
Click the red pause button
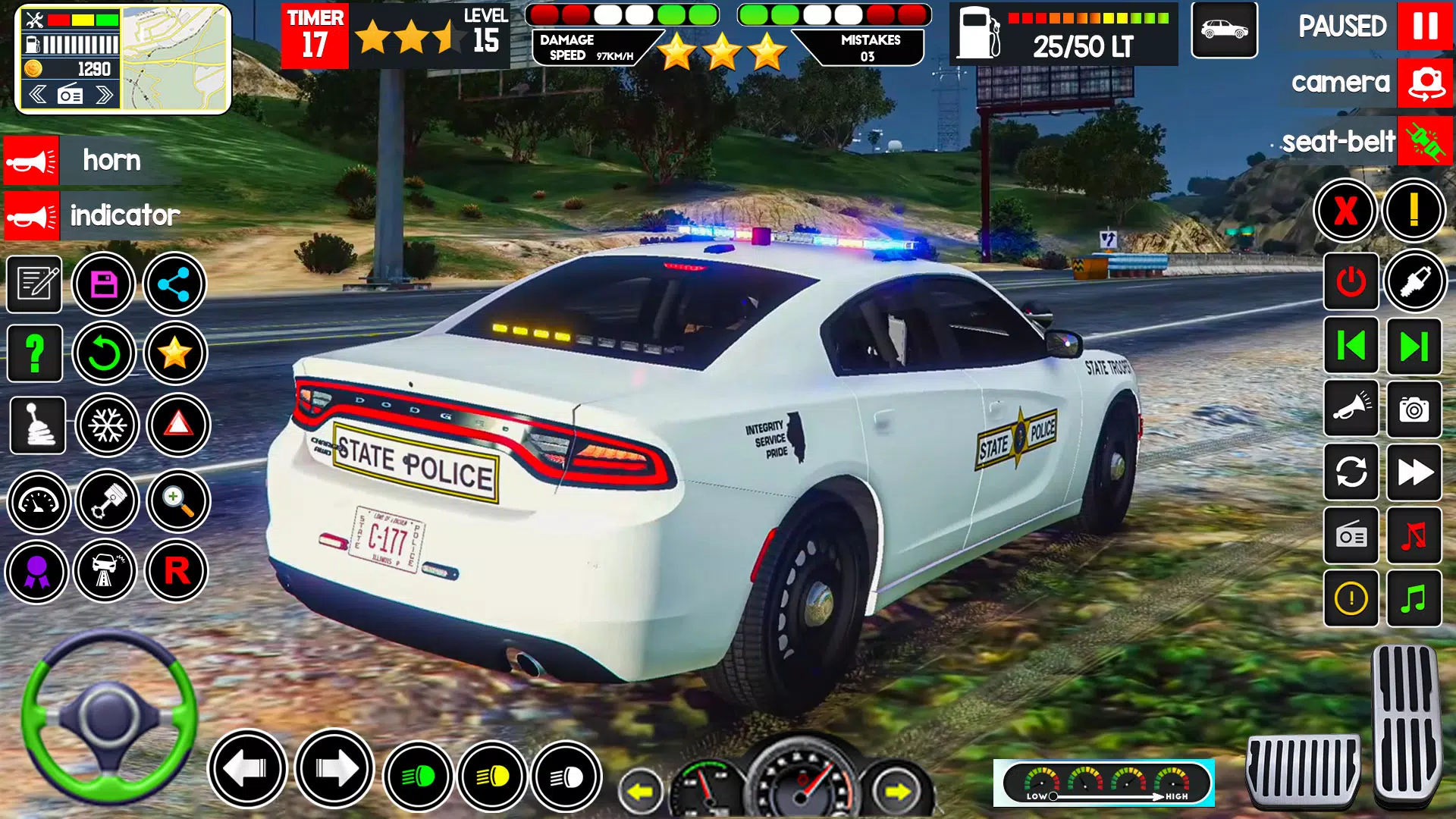click(1424, 27)
